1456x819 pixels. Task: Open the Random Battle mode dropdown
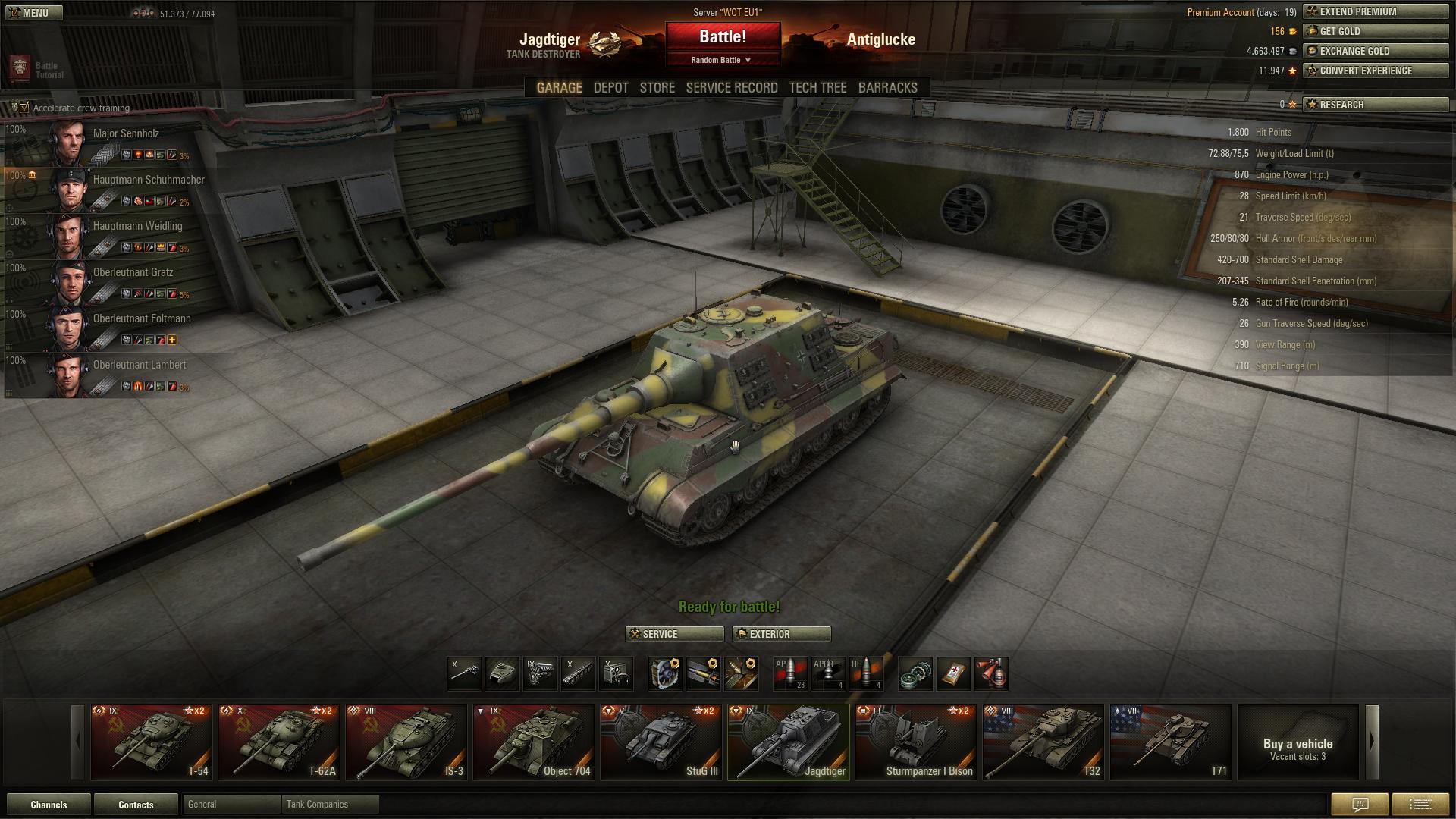point(721,60)
